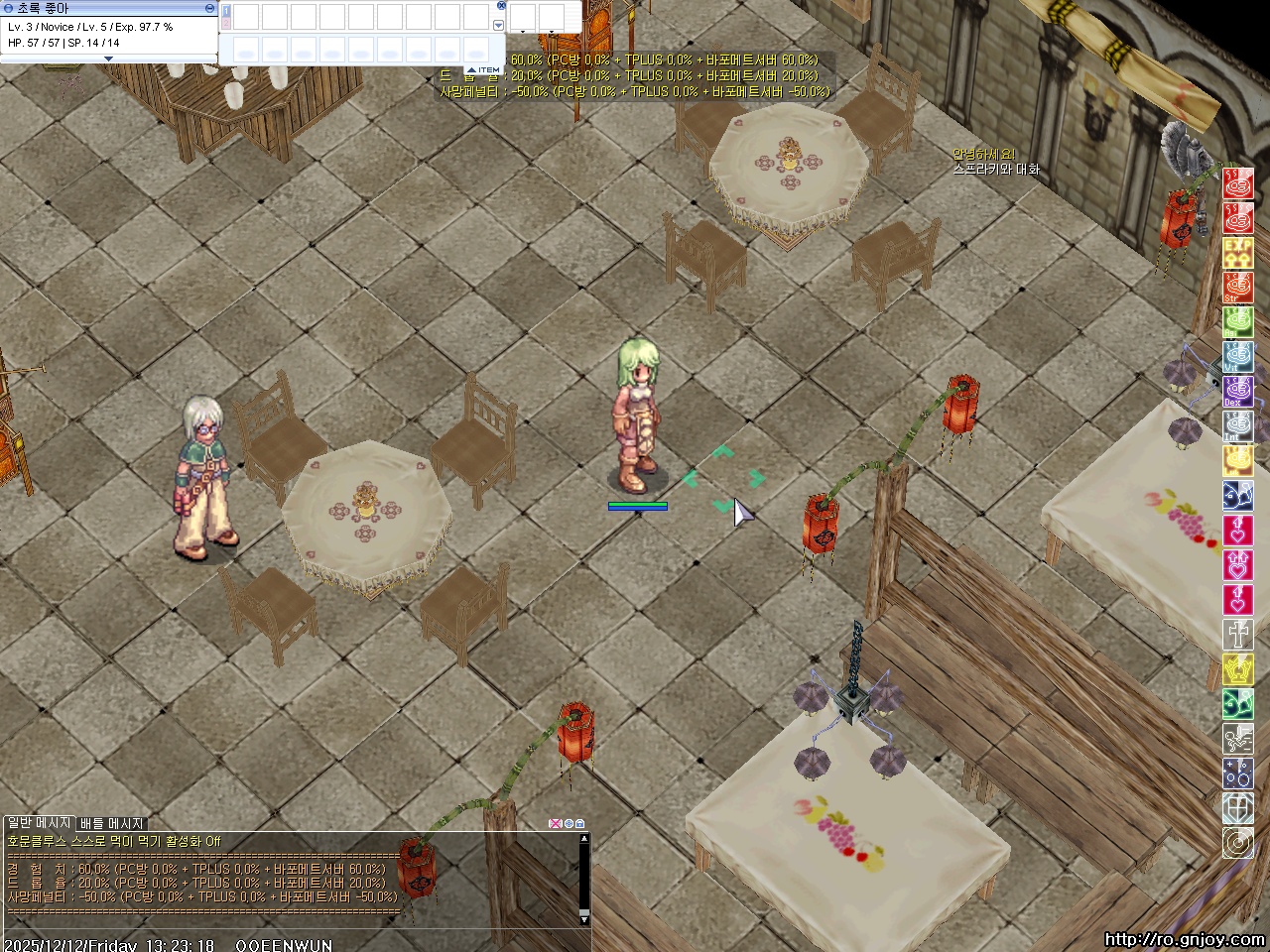Select the Int food buff icon
The width and height of the screenshot is (1270, 952).
[1237, 425]
